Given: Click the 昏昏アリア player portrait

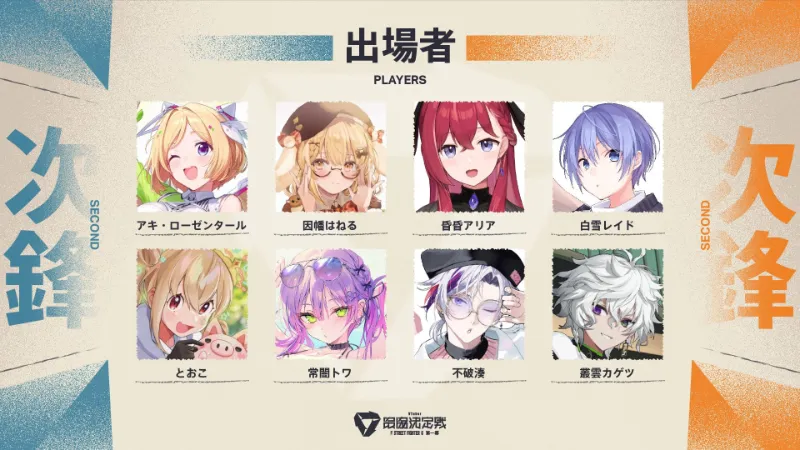Looking at the screenshot, I should pos(469,153).
